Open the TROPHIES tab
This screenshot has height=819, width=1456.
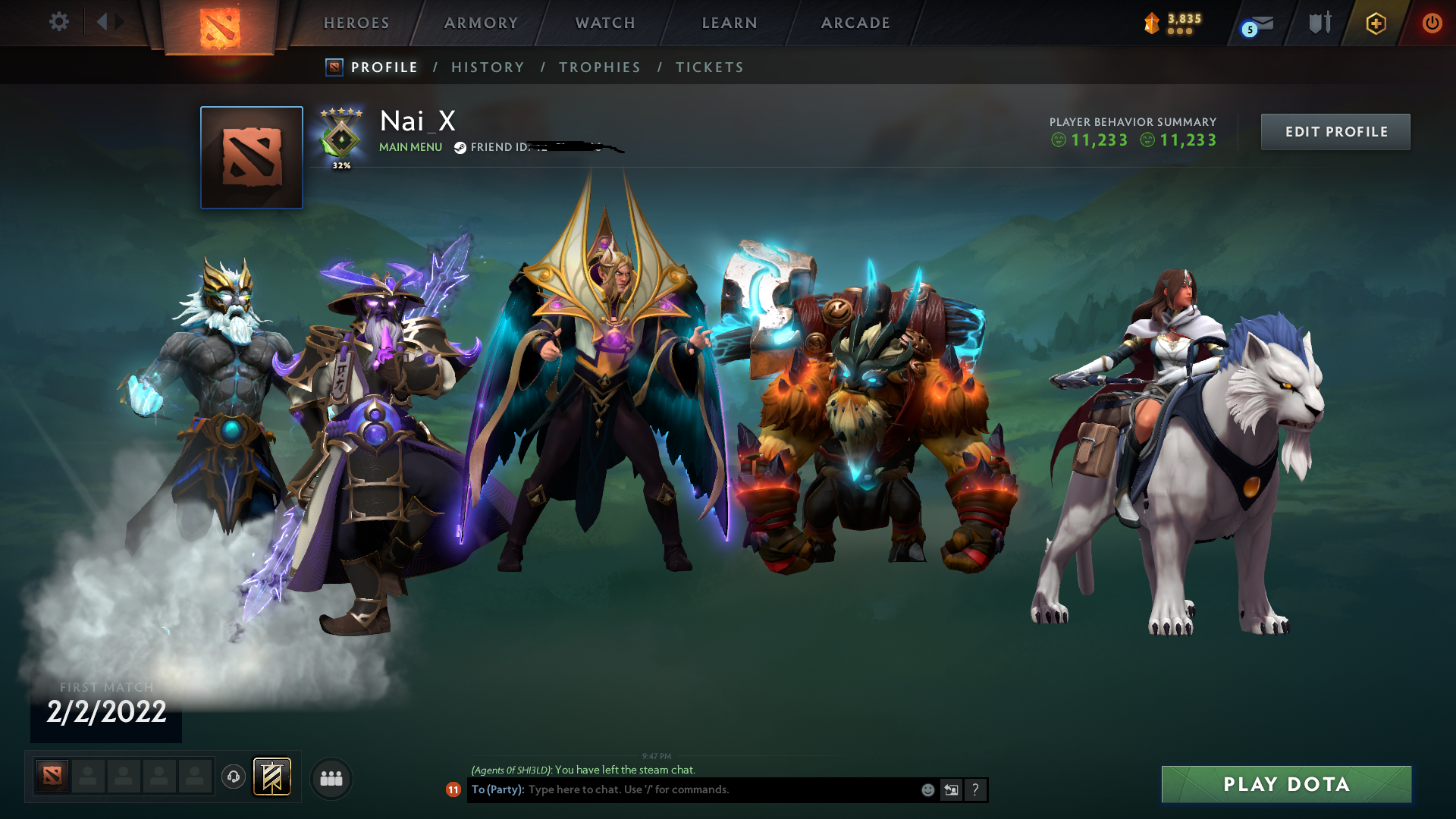[x=599, y=67]
